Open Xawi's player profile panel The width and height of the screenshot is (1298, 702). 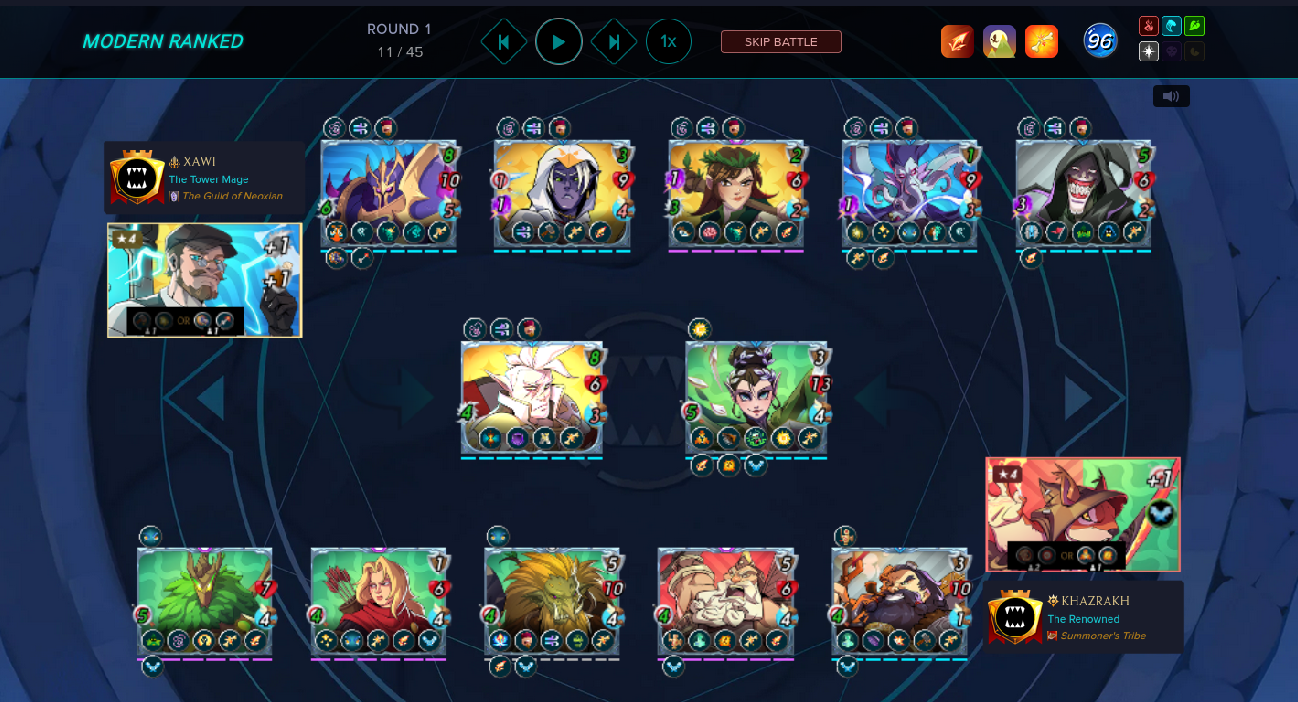tap(205, 178)
